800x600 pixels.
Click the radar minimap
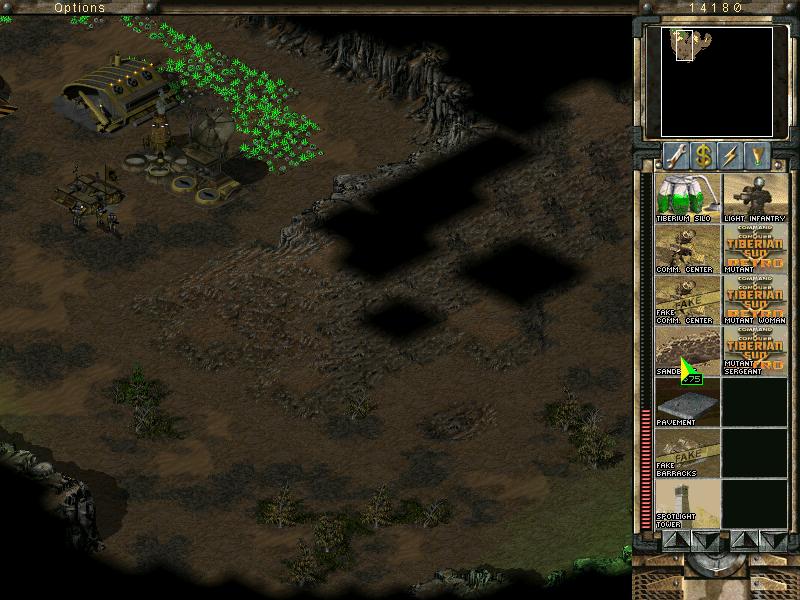(x=716, y=80)
